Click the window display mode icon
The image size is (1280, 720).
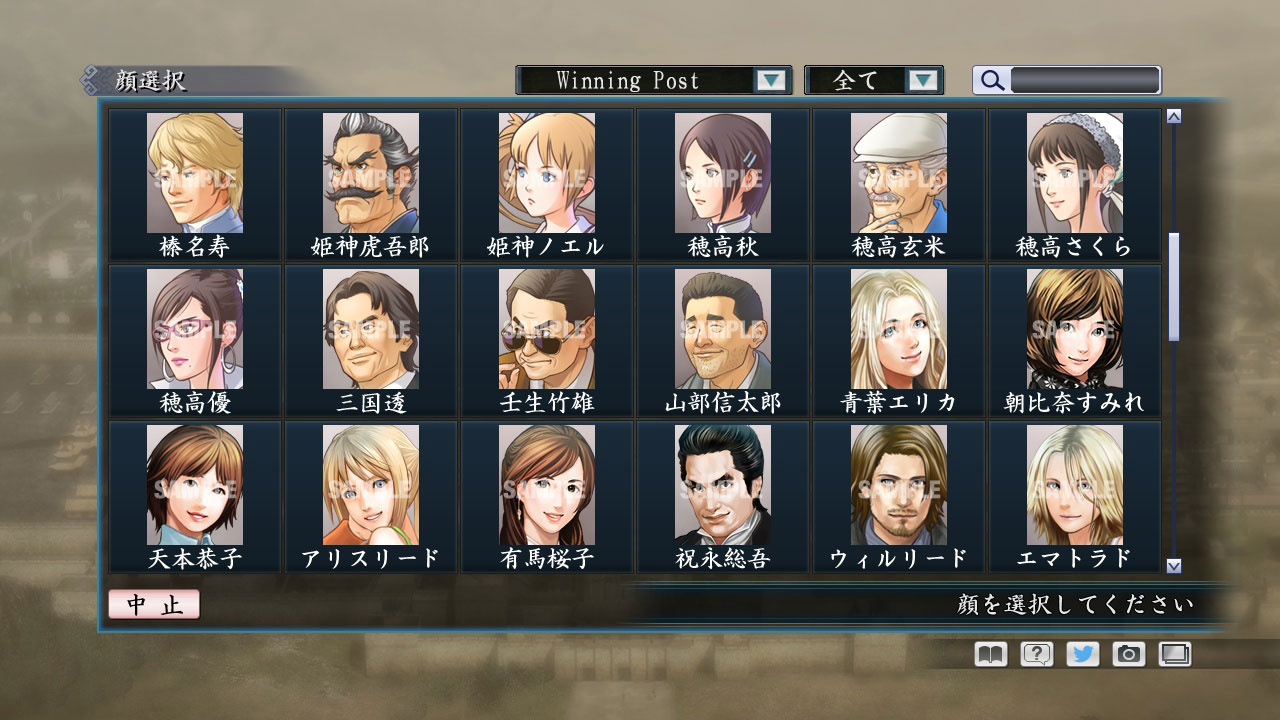(1175, 654)
